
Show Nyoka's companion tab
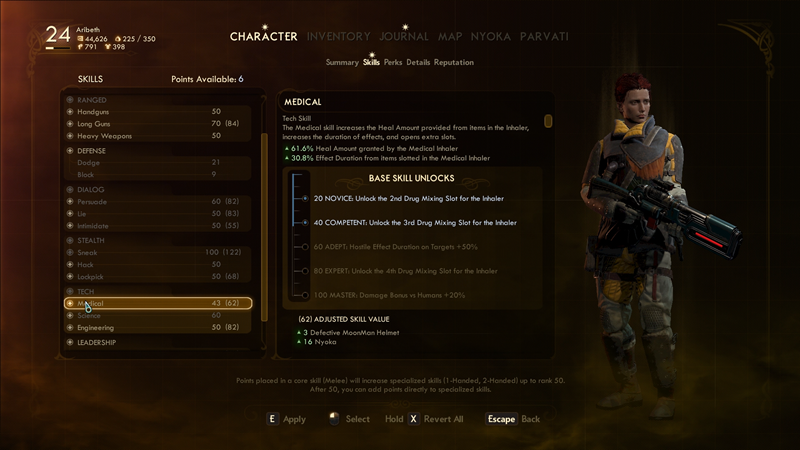pos(490,36)
